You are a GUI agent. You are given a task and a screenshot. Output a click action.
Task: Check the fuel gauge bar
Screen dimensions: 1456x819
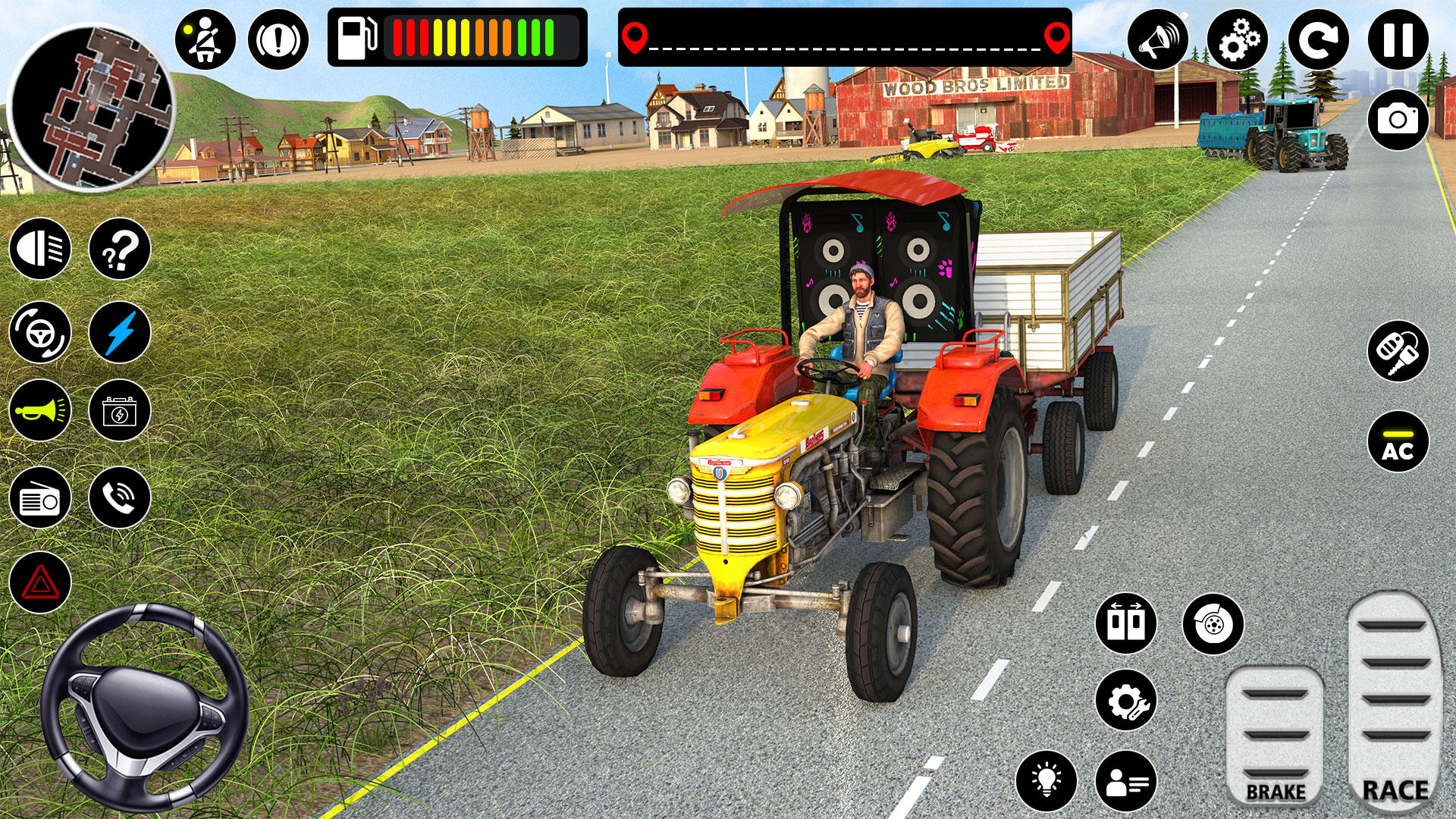455,34
